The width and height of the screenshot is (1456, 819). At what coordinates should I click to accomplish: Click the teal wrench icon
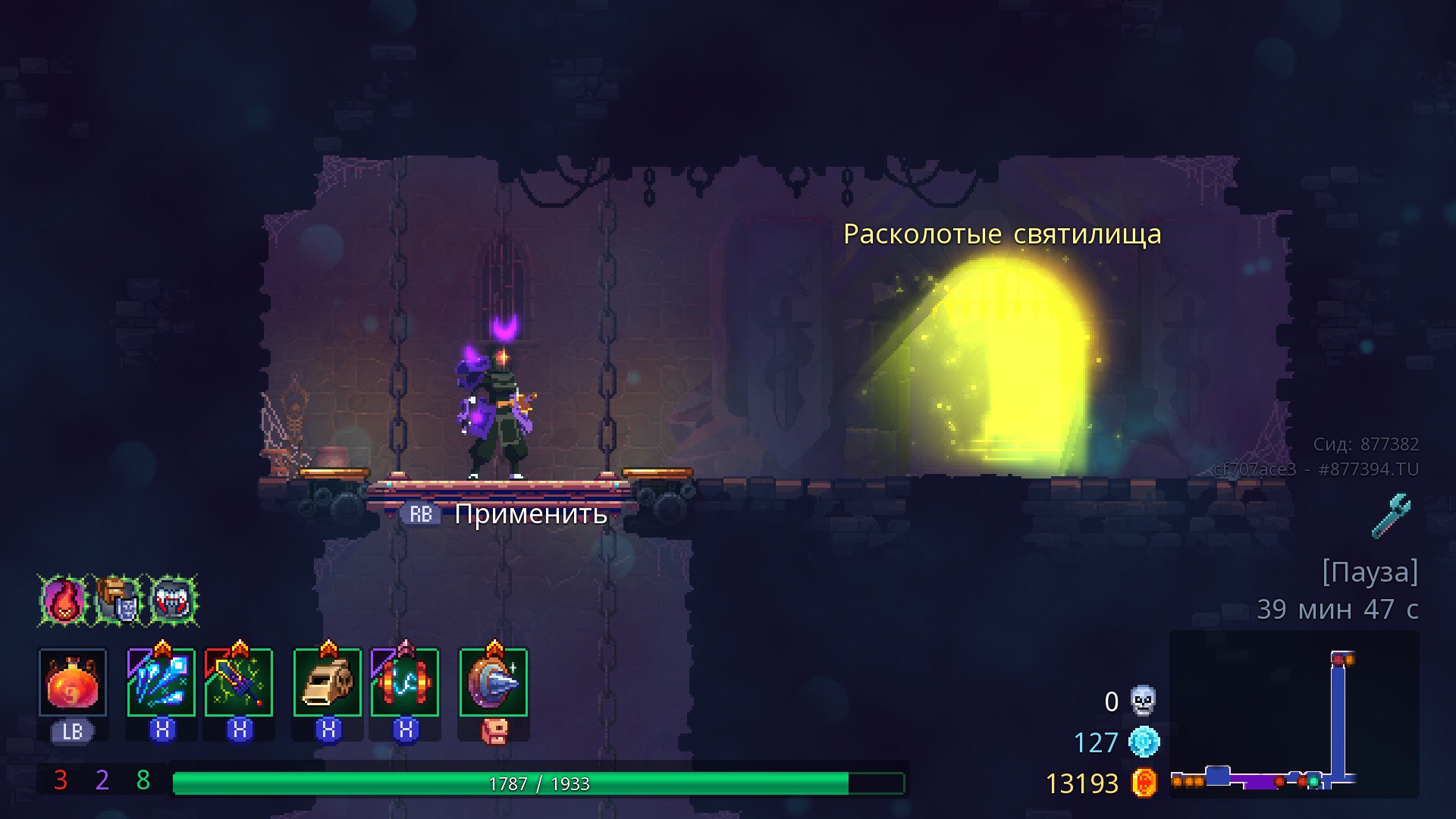[x=1392, y=516]
